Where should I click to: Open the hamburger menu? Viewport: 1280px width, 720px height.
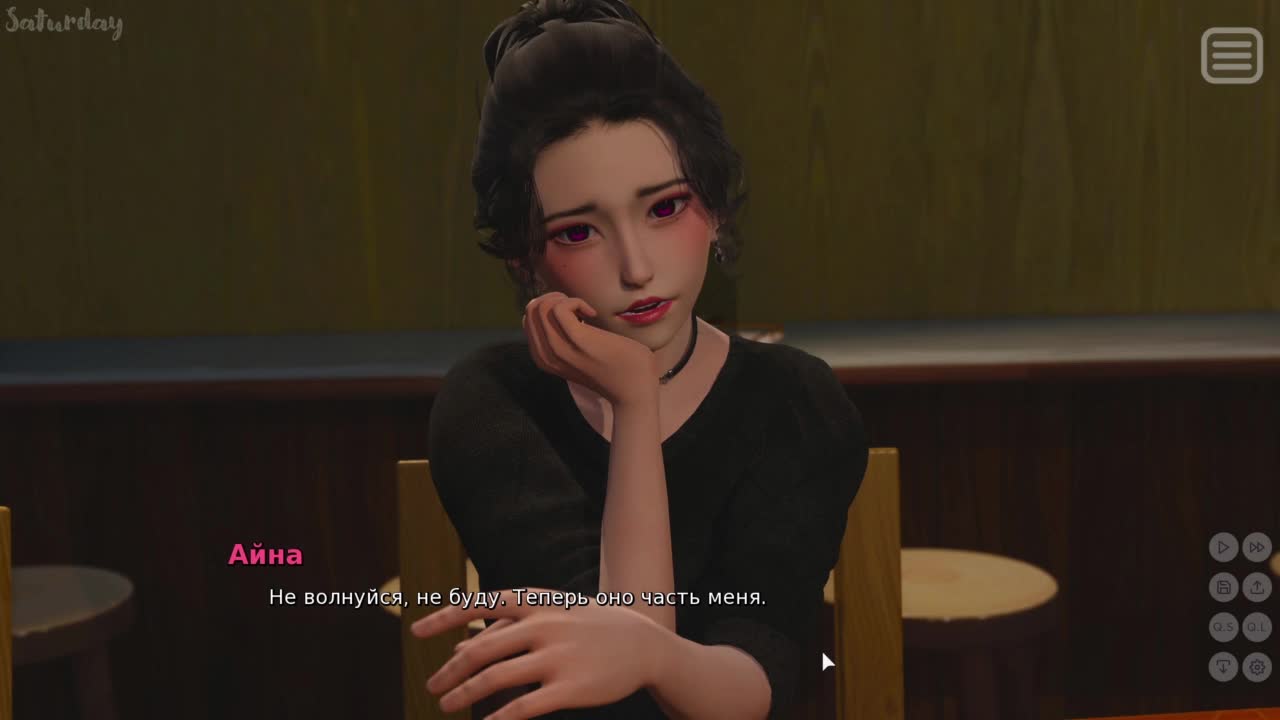click(1231, 55)
